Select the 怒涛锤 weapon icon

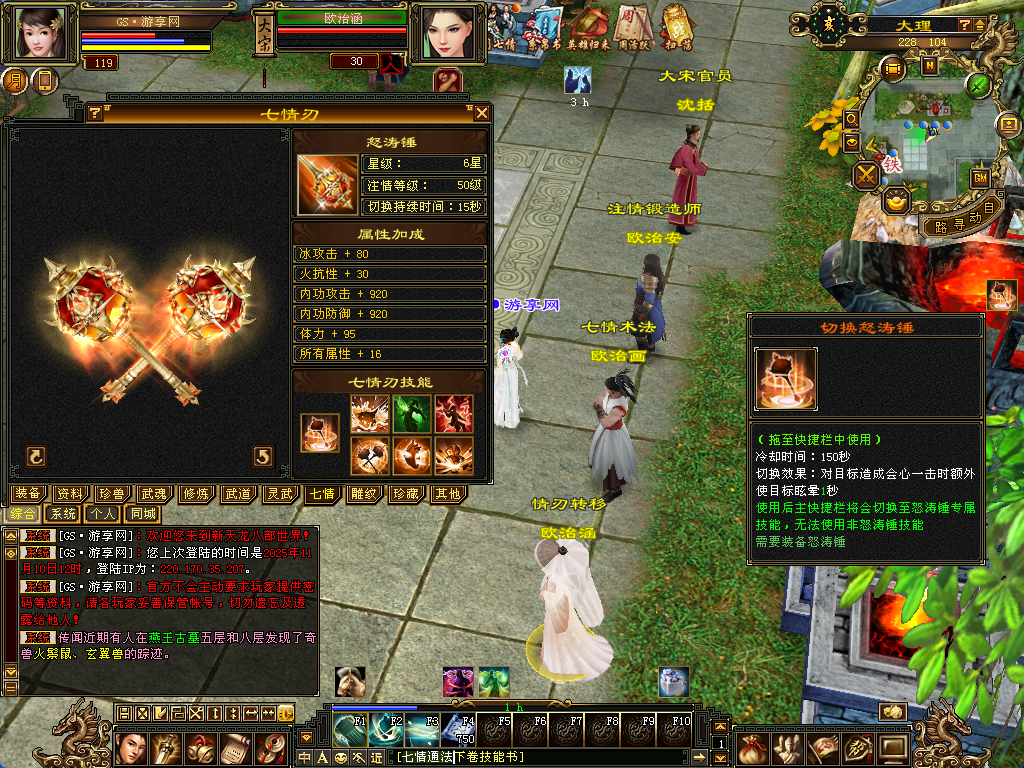pos(327,184)
